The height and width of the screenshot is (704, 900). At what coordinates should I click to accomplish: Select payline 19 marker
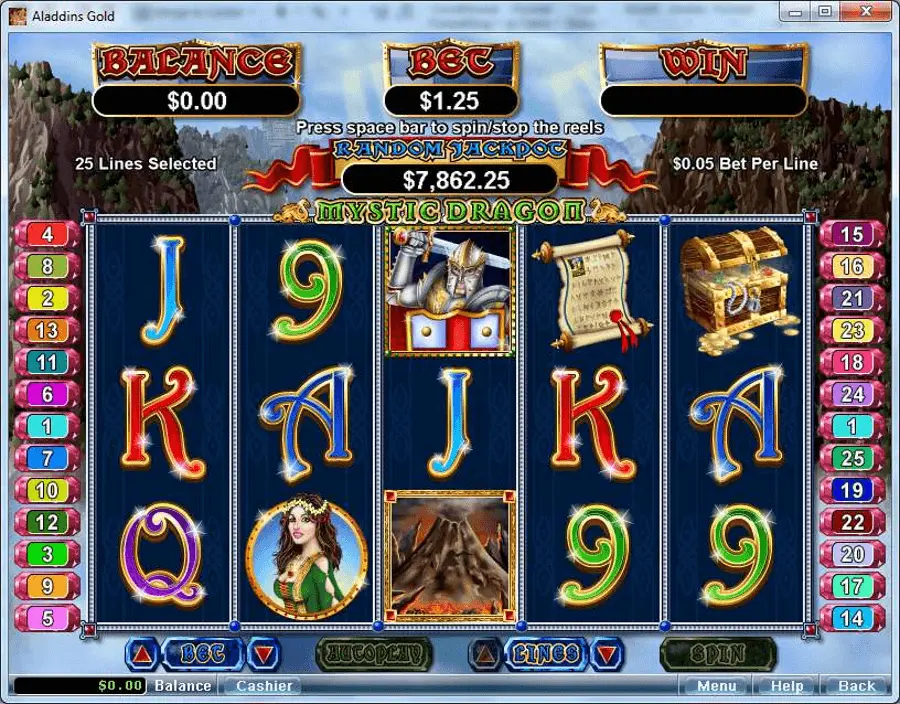(851, 490)
